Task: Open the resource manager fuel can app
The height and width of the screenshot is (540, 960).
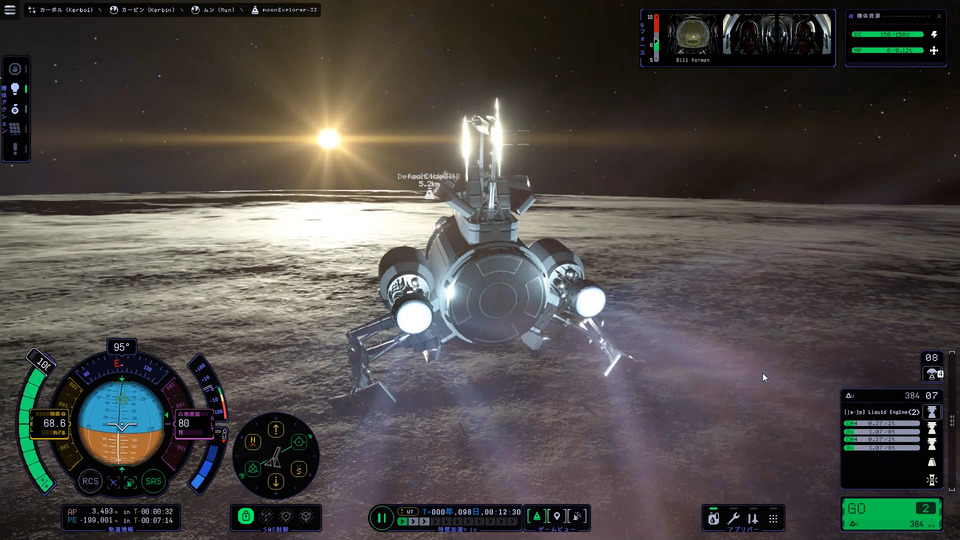Action: click(x=713, y=518)
